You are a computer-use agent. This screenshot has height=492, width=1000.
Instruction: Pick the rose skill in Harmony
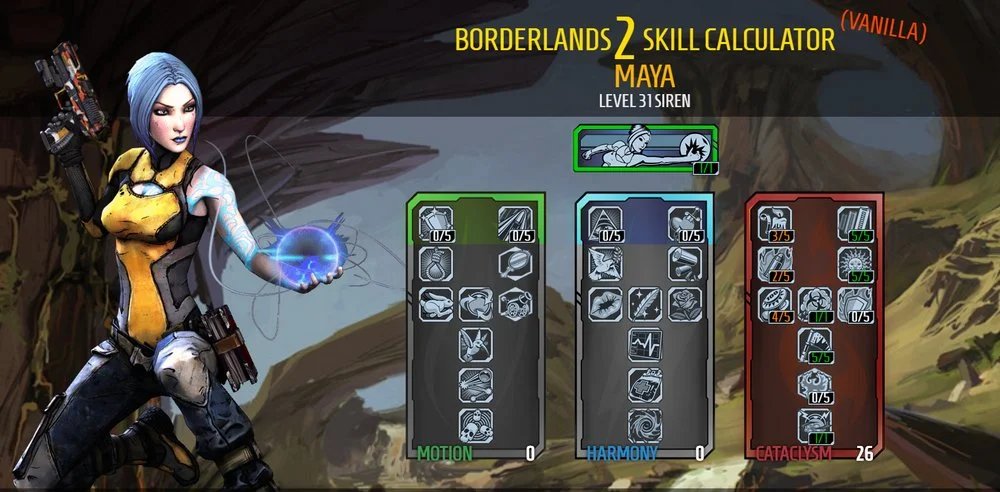click(x=686, y=301)
